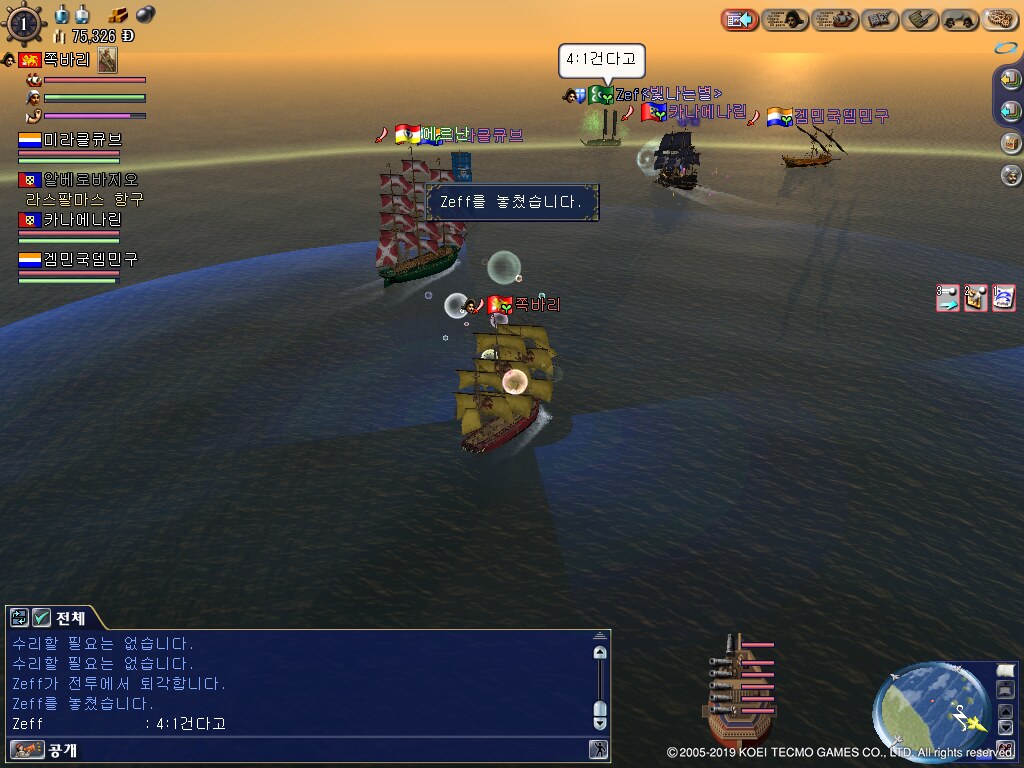The width and height of the screenshot is (1024, 768).
Task: Select party member 미라클큐브
Action: tap(82, 140)
